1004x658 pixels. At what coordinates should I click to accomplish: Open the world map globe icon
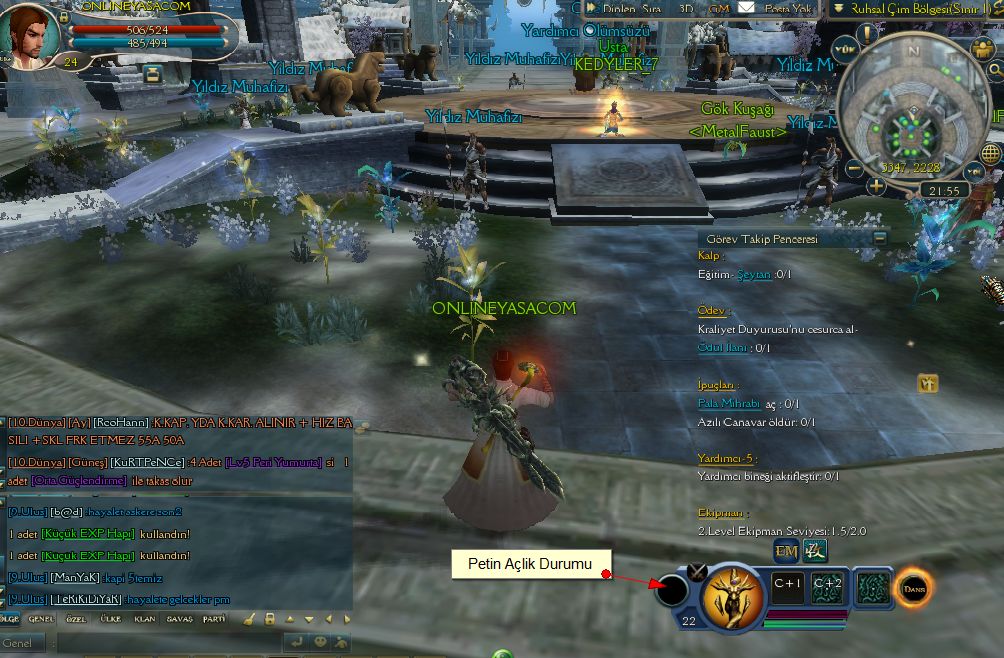point(990,153)
